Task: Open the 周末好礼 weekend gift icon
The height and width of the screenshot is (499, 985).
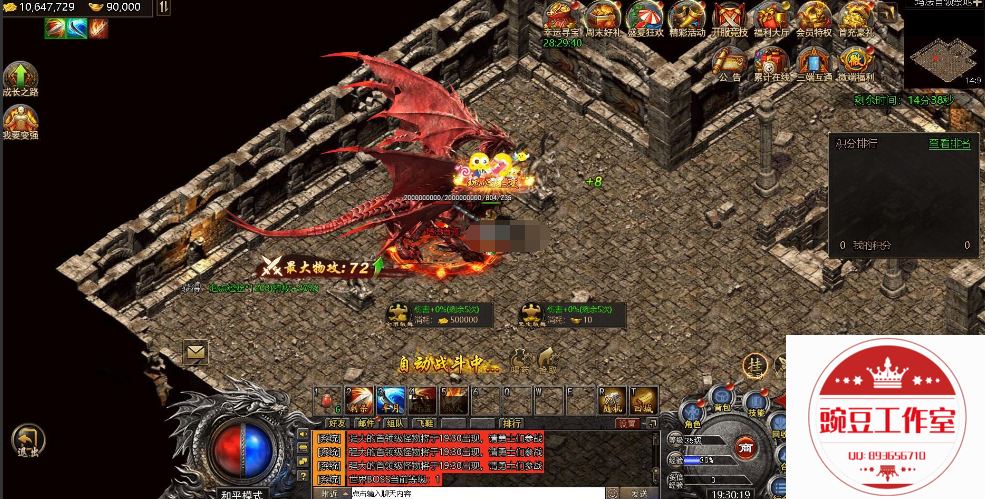Action: tap(602, 17)
